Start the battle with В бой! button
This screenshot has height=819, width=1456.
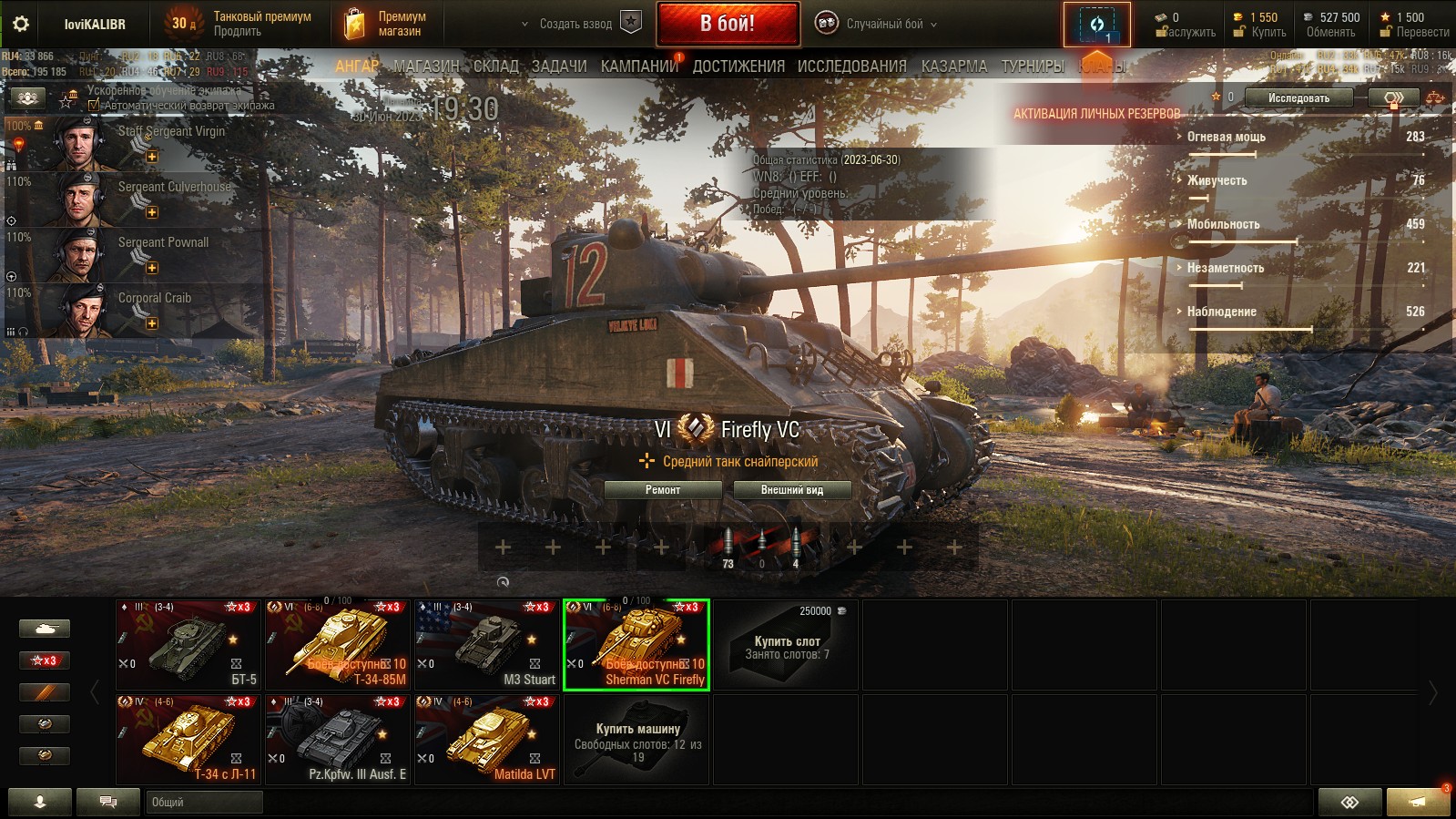[728, 24]
